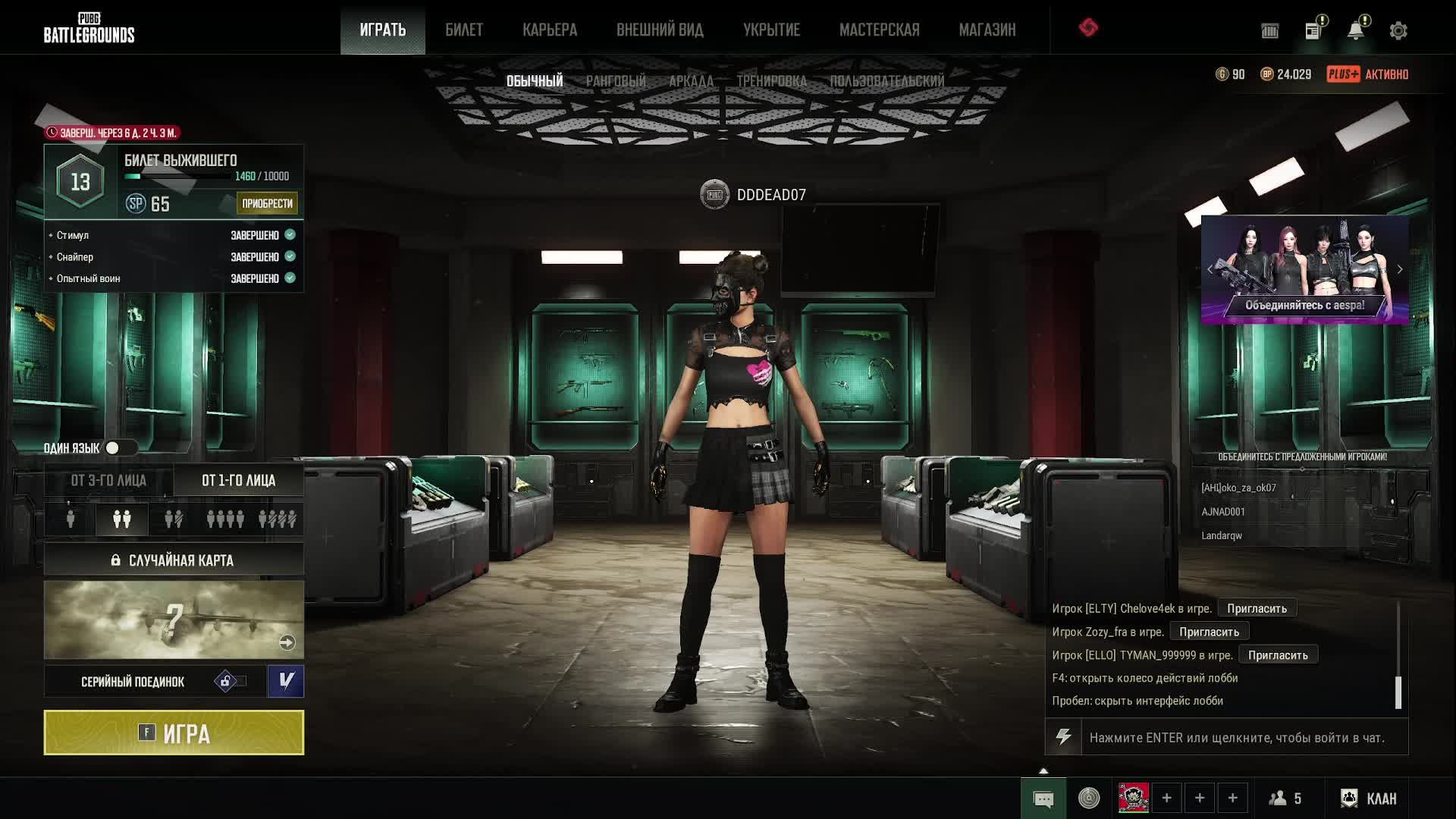Show notifications via the bell icon
The width and height of the screenshot is (1456, 819).
[1355, 31]
